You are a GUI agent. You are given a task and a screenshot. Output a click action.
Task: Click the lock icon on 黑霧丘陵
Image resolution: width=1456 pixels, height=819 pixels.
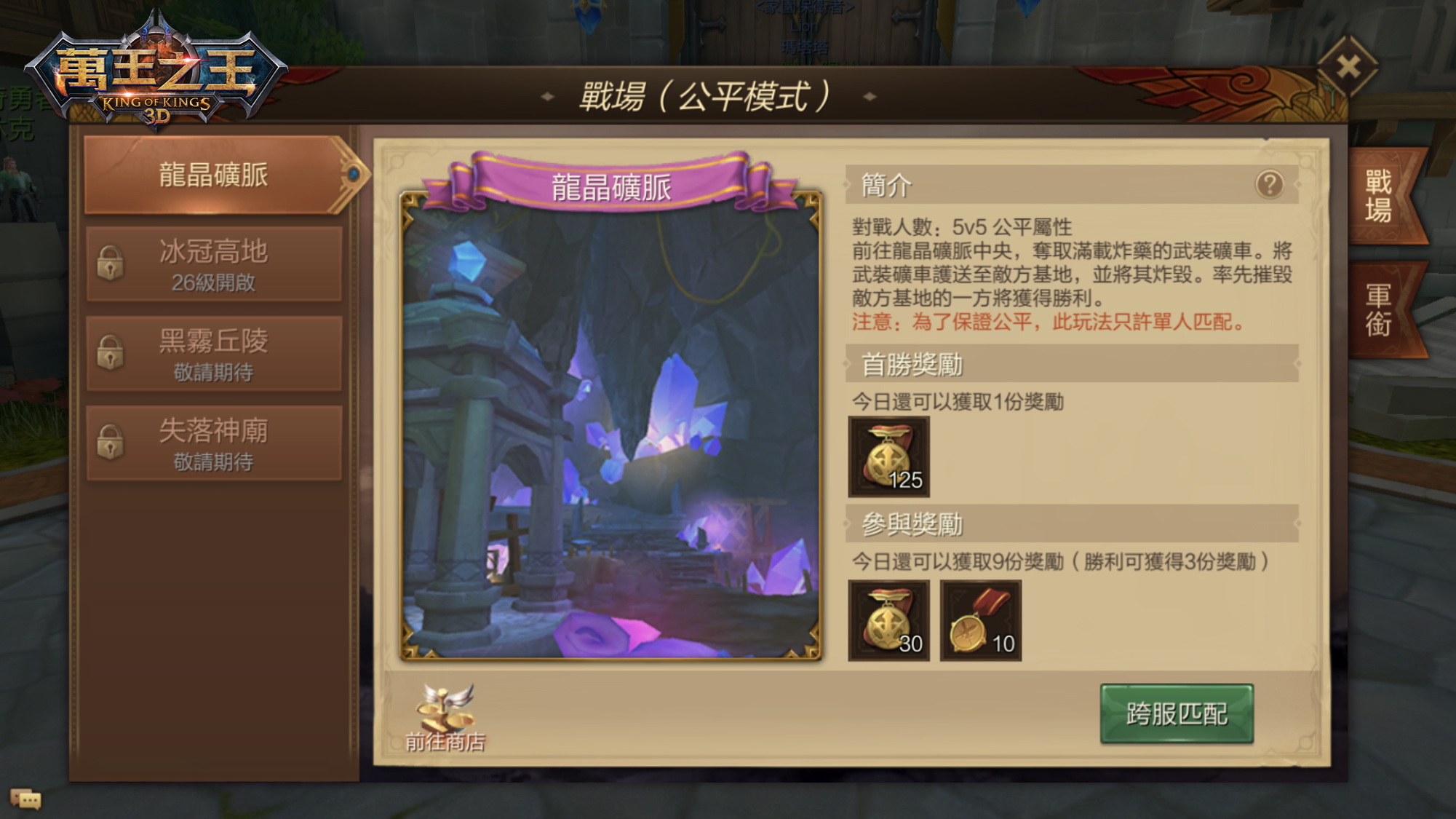point(109,355)
